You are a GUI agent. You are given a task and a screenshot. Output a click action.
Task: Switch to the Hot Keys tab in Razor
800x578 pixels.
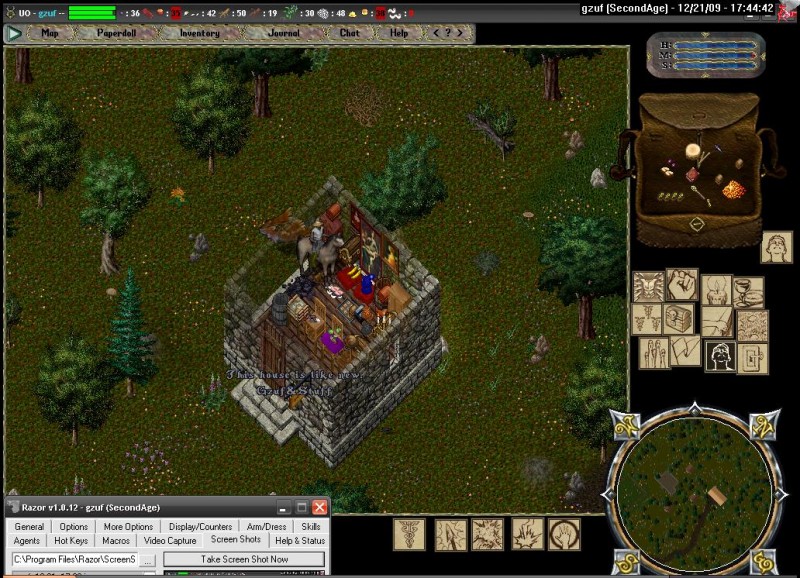coord(71,541)
